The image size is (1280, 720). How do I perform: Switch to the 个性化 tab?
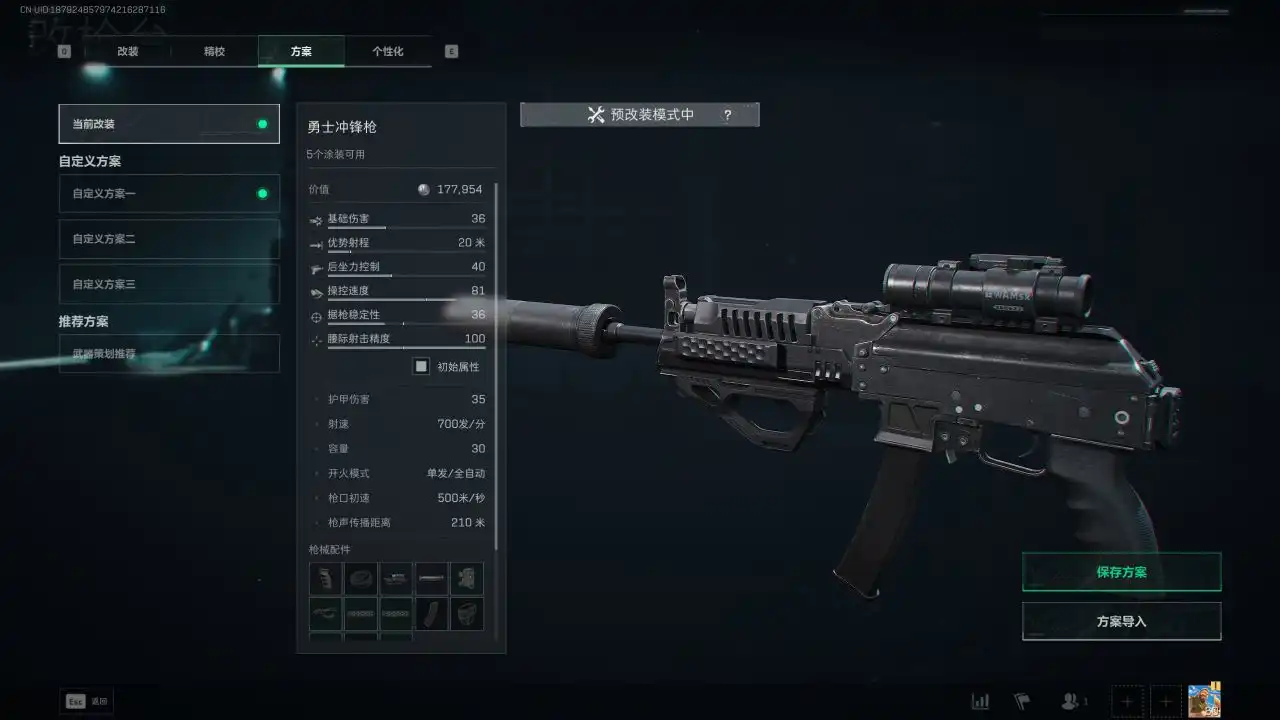click(389, 50)
